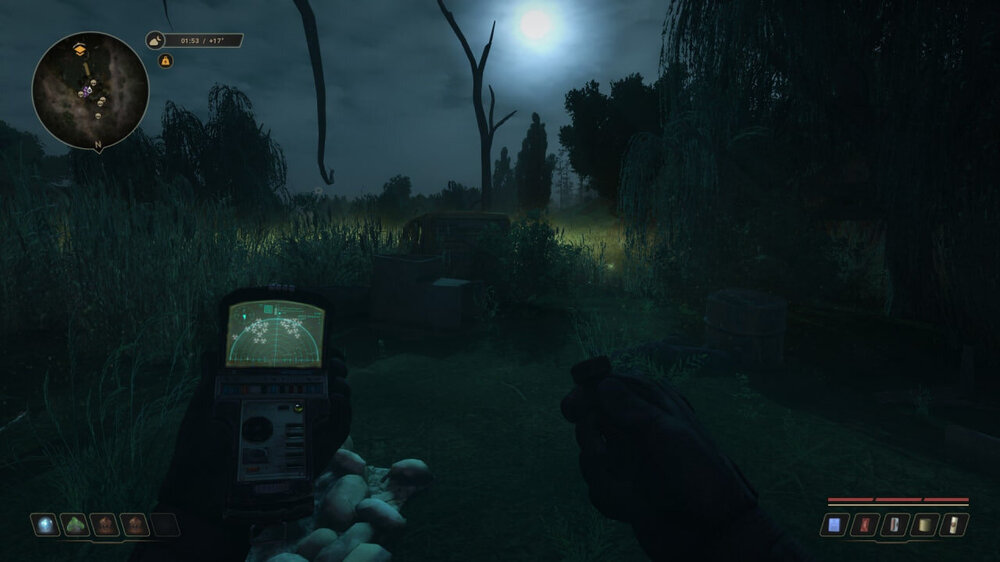The height and width of the screenshot is (562, 1000).
Task: Use the blue item quick slot
Action: click(835, 524)
